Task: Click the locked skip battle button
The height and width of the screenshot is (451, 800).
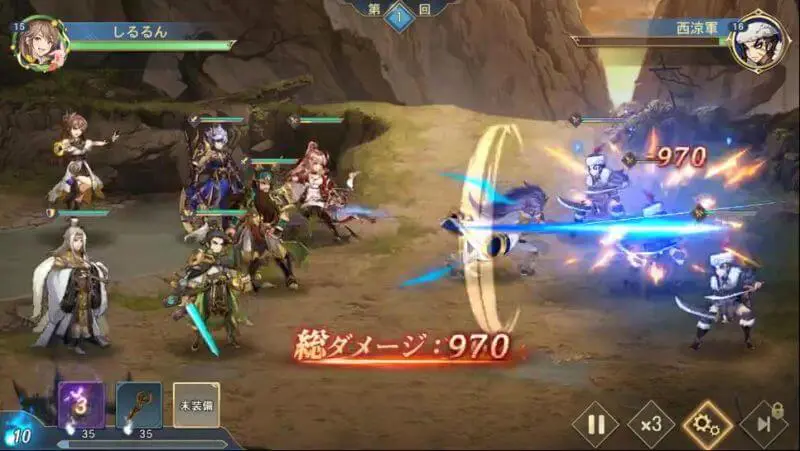Action: (763, 425)
